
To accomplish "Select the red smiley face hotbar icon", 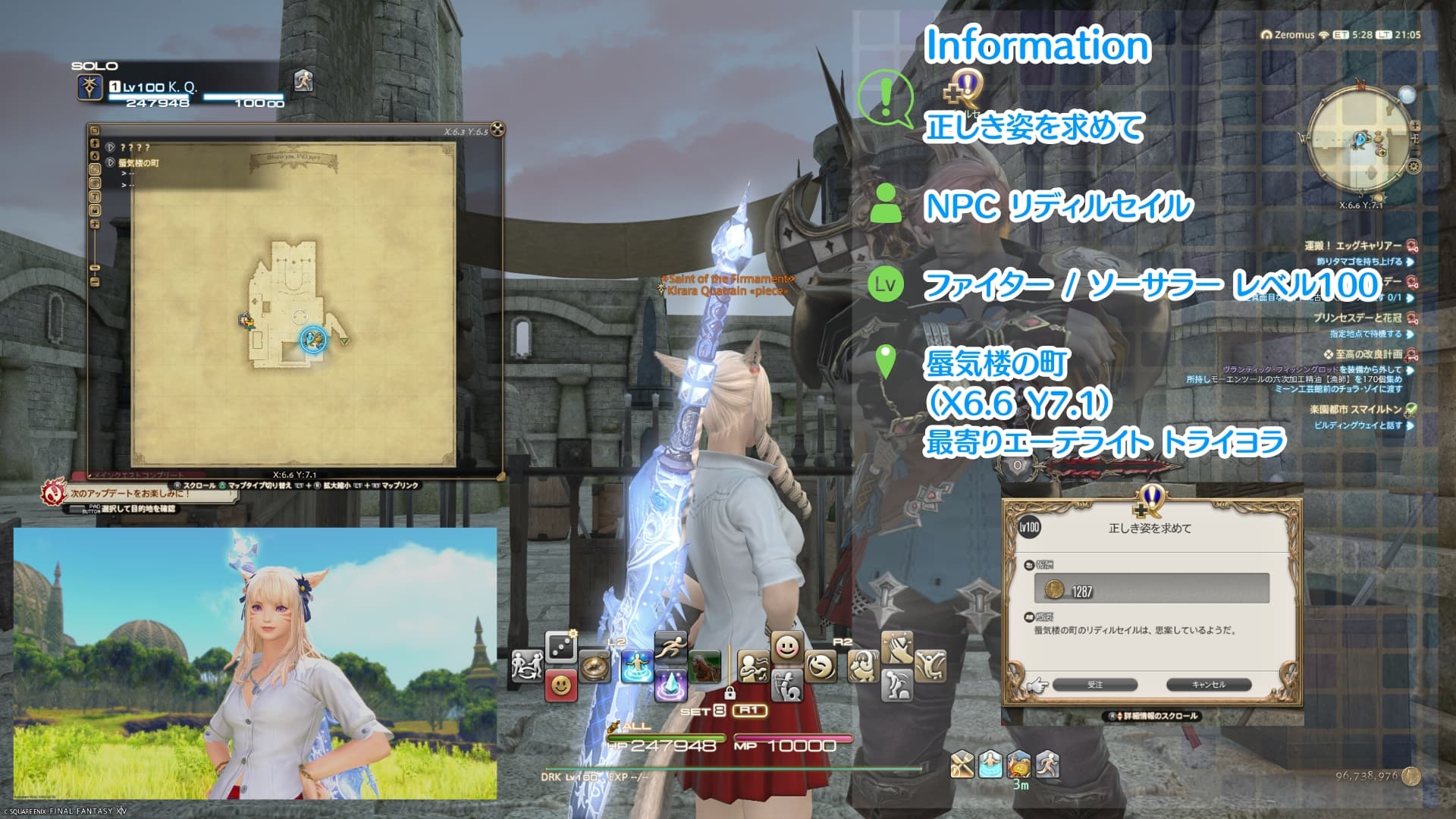I will (x=560, y=686).
